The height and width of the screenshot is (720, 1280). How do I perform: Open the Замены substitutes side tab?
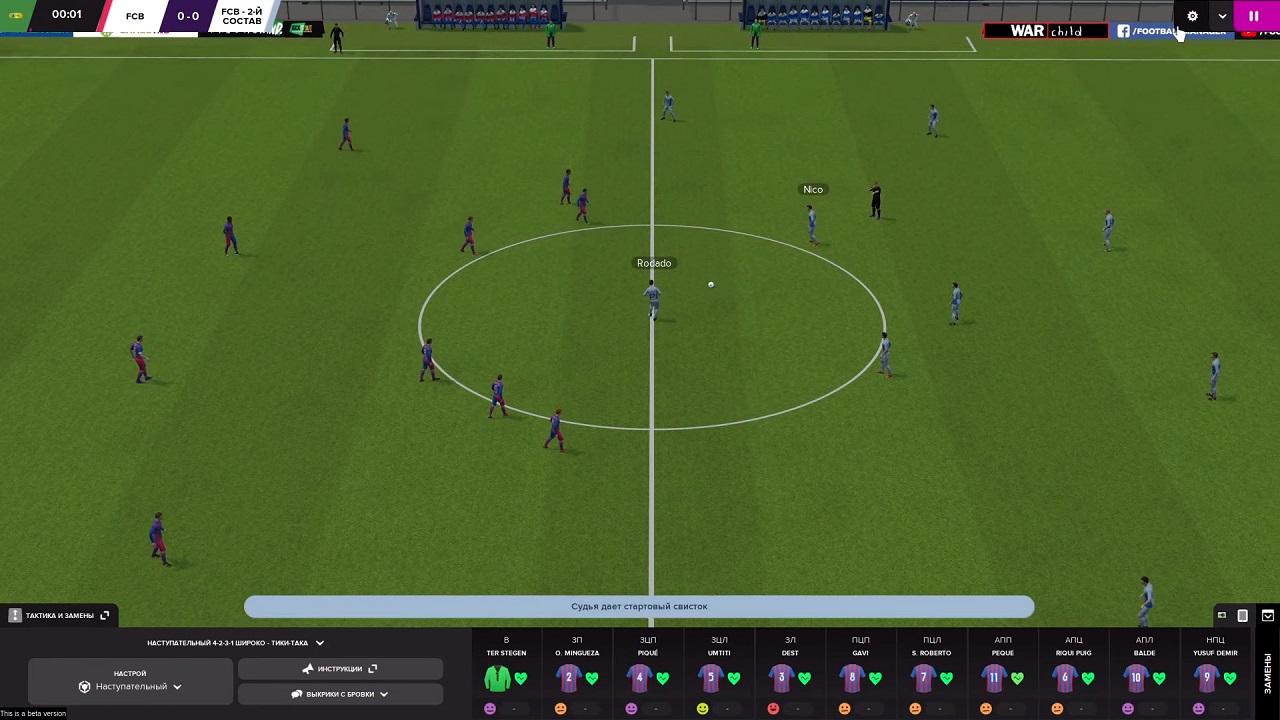coord(1267,673)
